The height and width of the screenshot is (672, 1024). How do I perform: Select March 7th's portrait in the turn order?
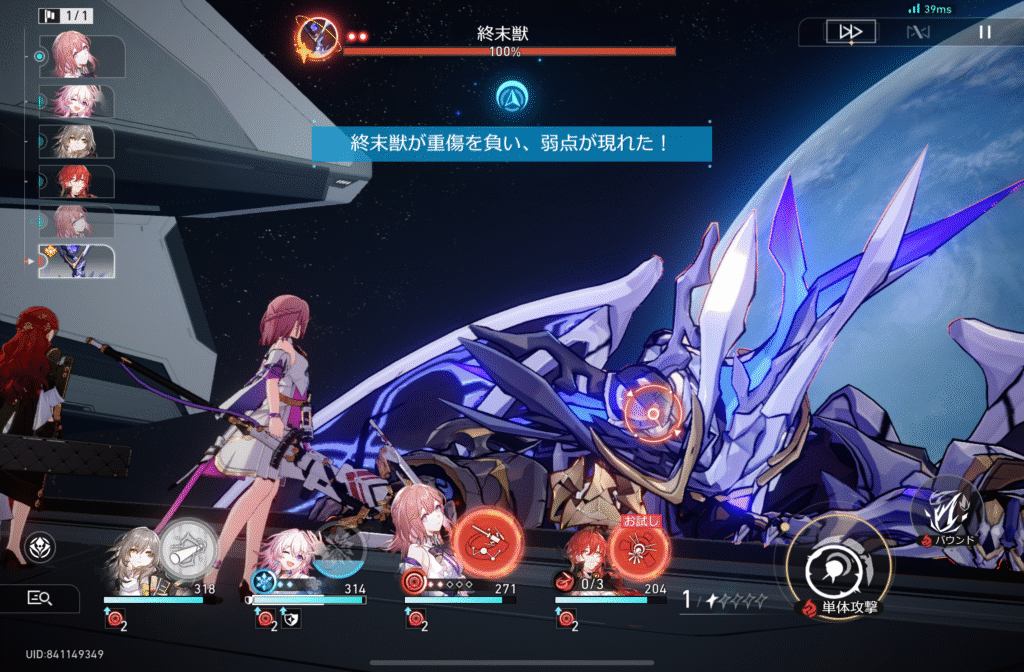76,101
